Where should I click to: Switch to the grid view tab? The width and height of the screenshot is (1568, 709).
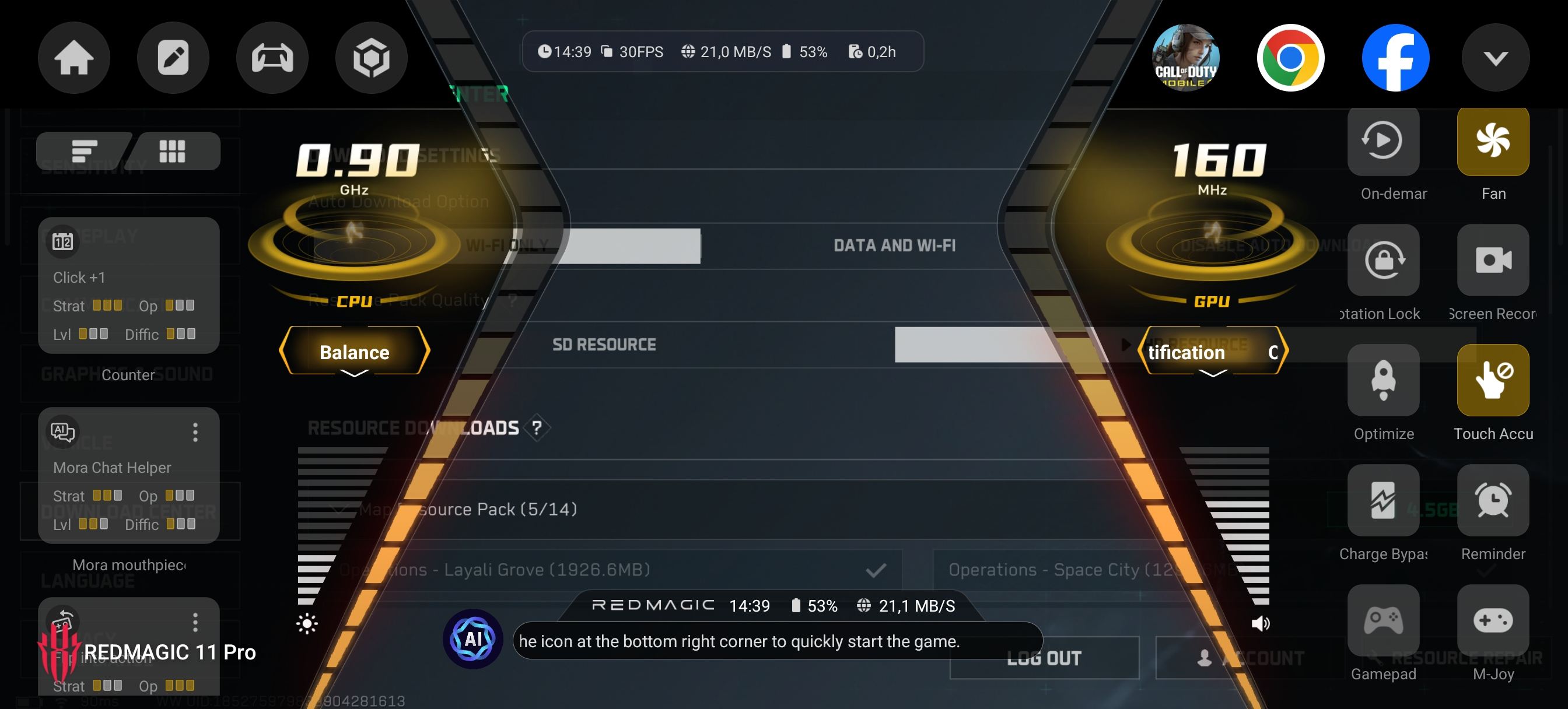[x=172, y=151]
